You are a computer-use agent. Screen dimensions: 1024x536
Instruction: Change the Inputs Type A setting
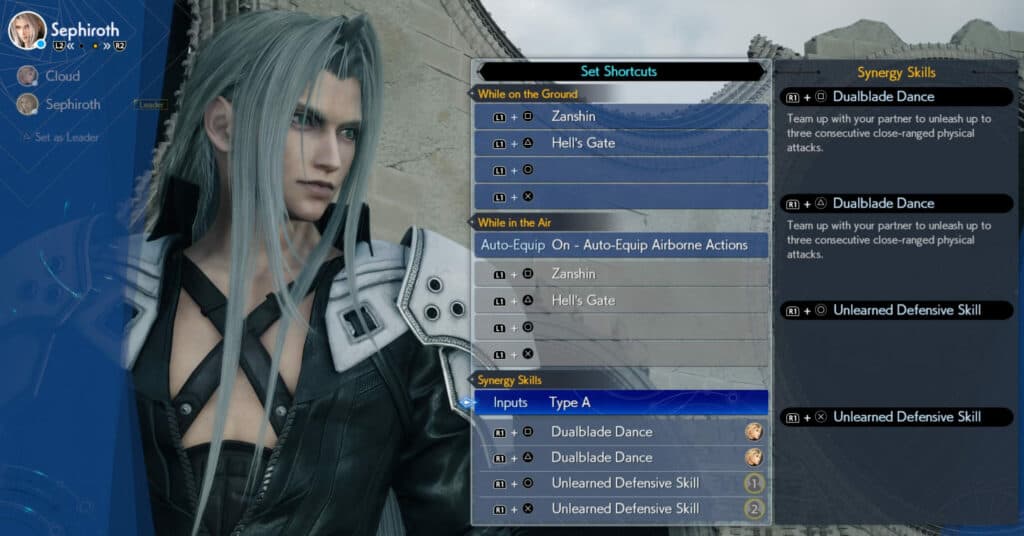[x=620, y=403]
